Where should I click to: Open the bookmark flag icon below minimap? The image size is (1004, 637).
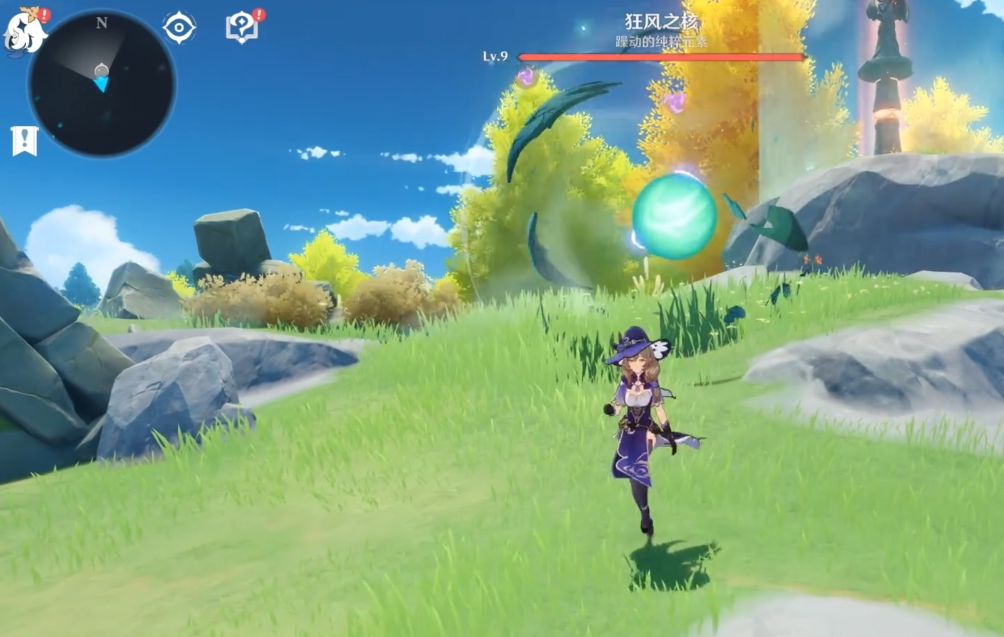point(24,141)
